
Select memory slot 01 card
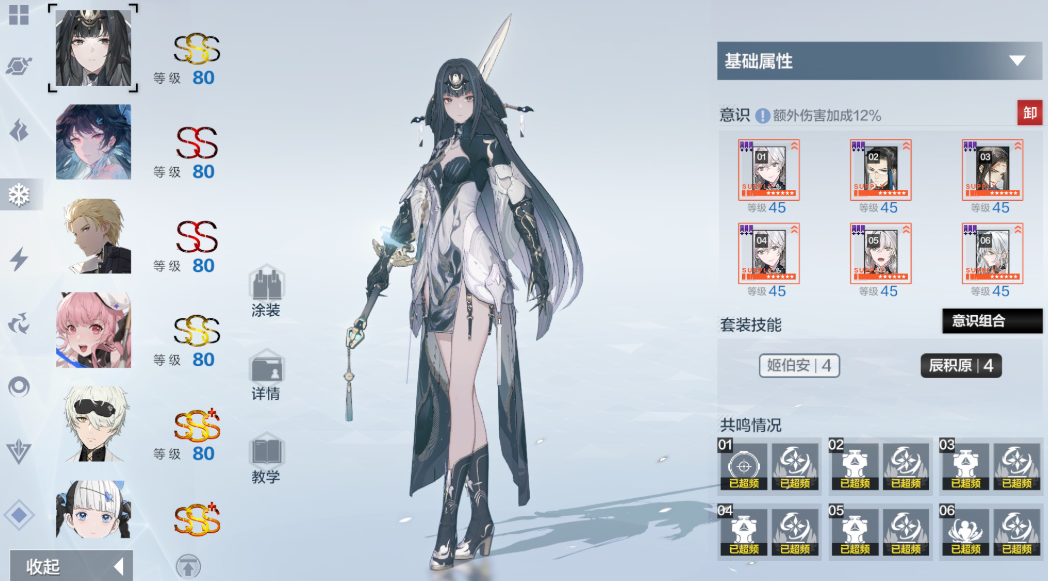pyautogui.click(x=768, y=170)
